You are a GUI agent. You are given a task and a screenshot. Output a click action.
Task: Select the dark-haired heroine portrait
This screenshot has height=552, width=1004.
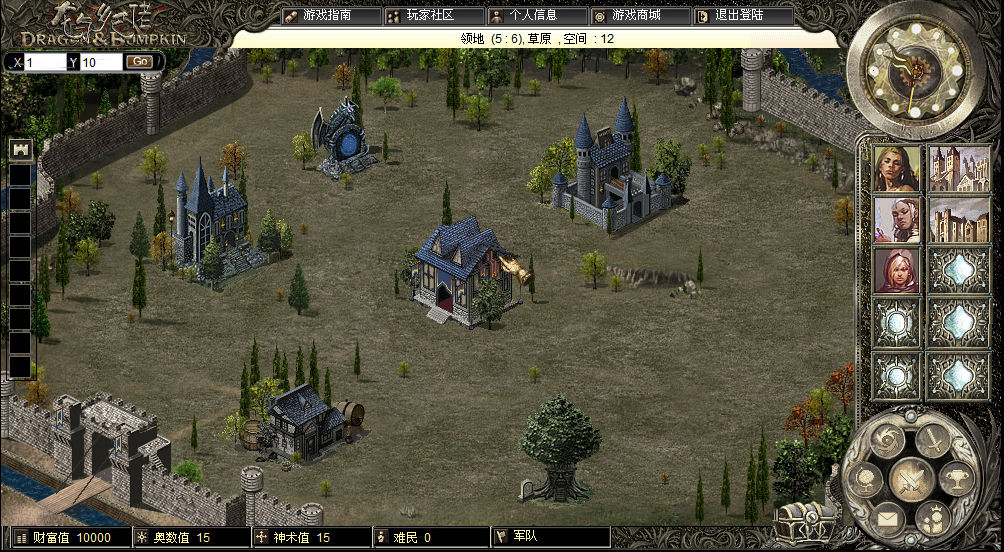(896, 167)
